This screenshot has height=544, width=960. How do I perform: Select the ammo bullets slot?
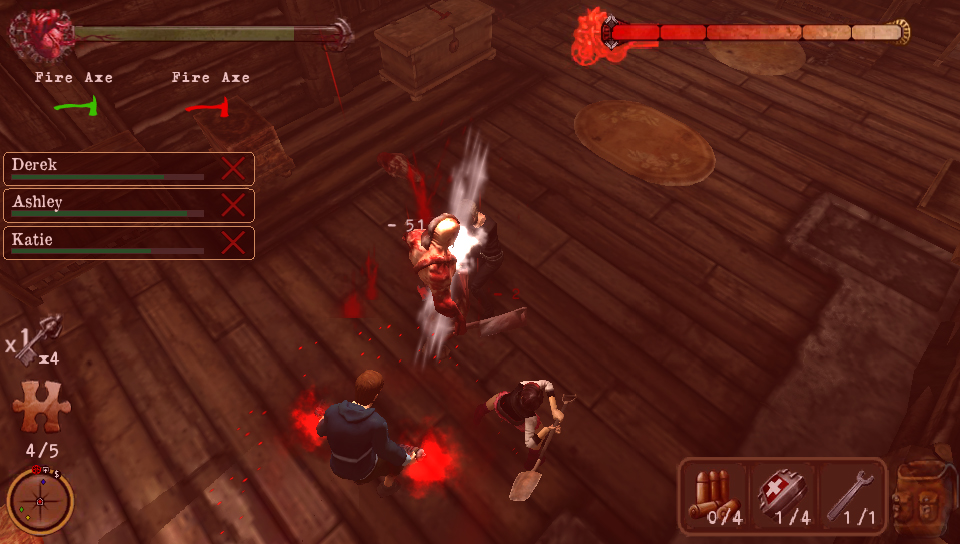[x=716, y=496]
